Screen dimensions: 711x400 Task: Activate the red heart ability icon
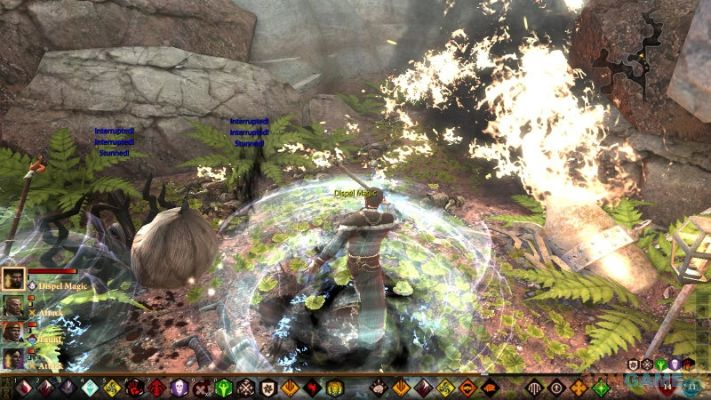tap(312, 388)
